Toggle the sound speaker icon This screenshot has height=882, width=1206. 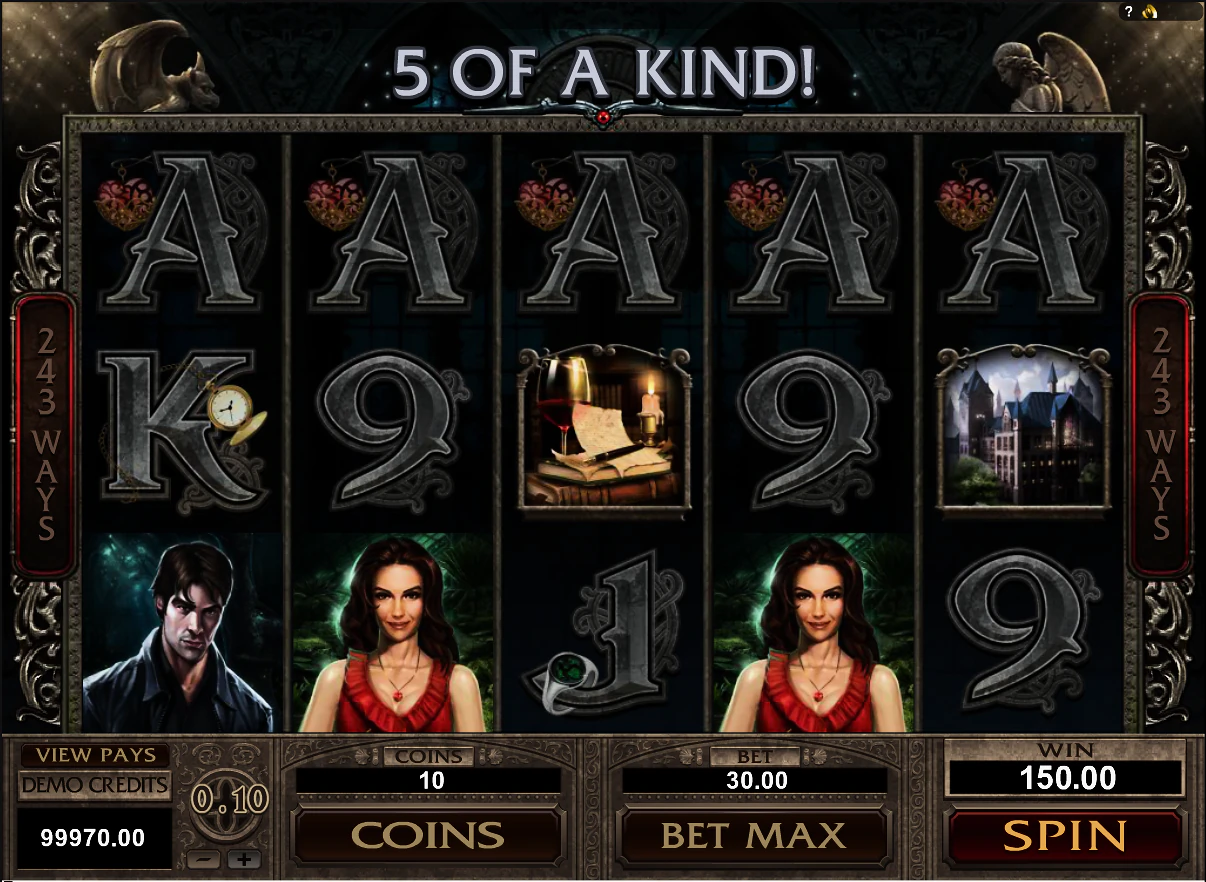coord(1150,12)
